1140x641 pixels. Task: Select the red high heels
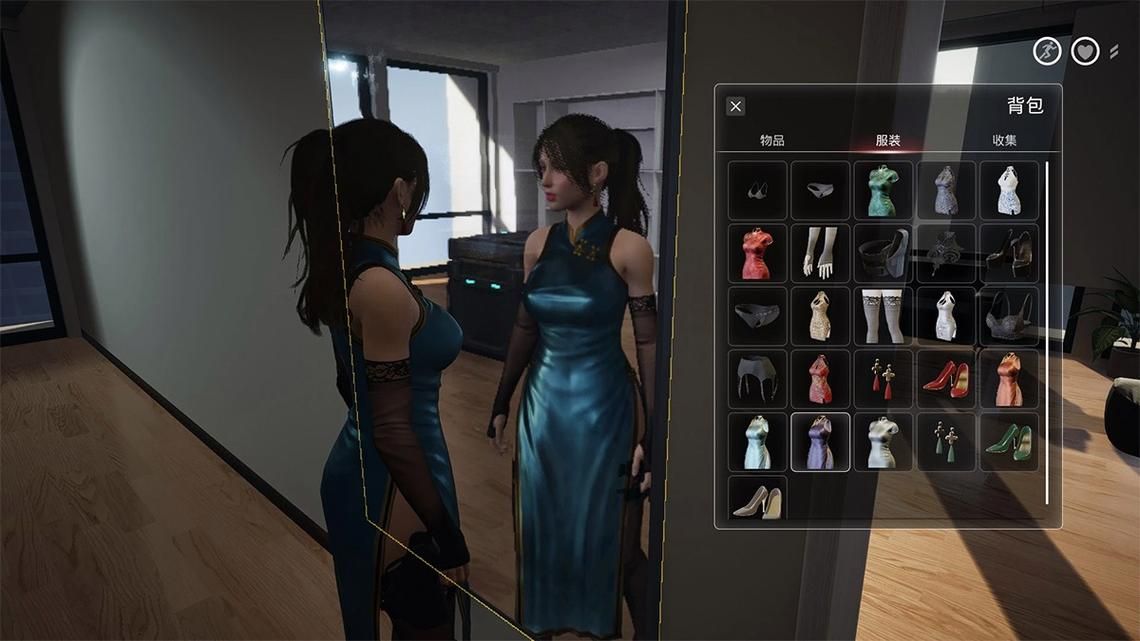point(946,379)
